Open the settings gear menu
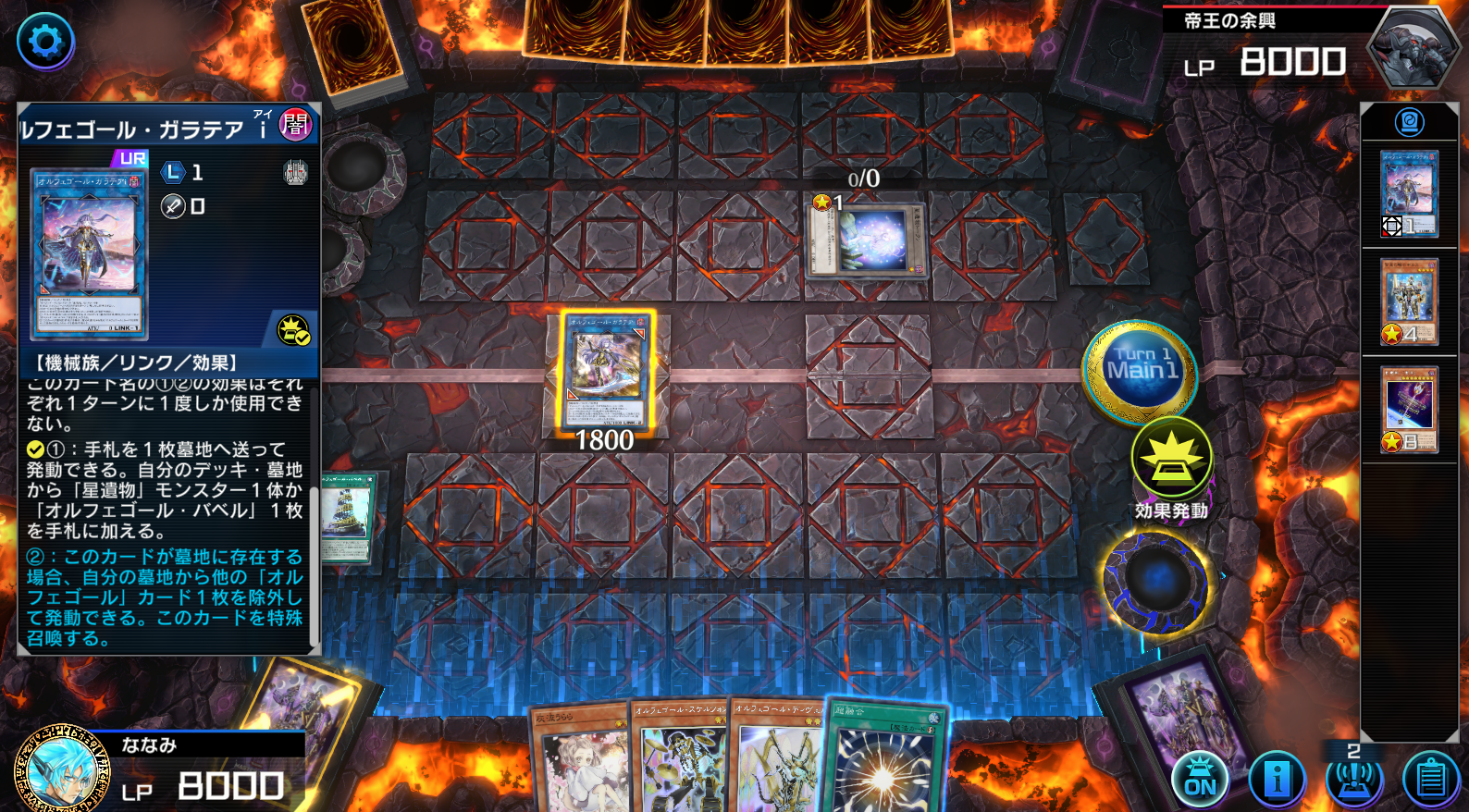Screen dimensions: 1469x812 pos(45,42)
